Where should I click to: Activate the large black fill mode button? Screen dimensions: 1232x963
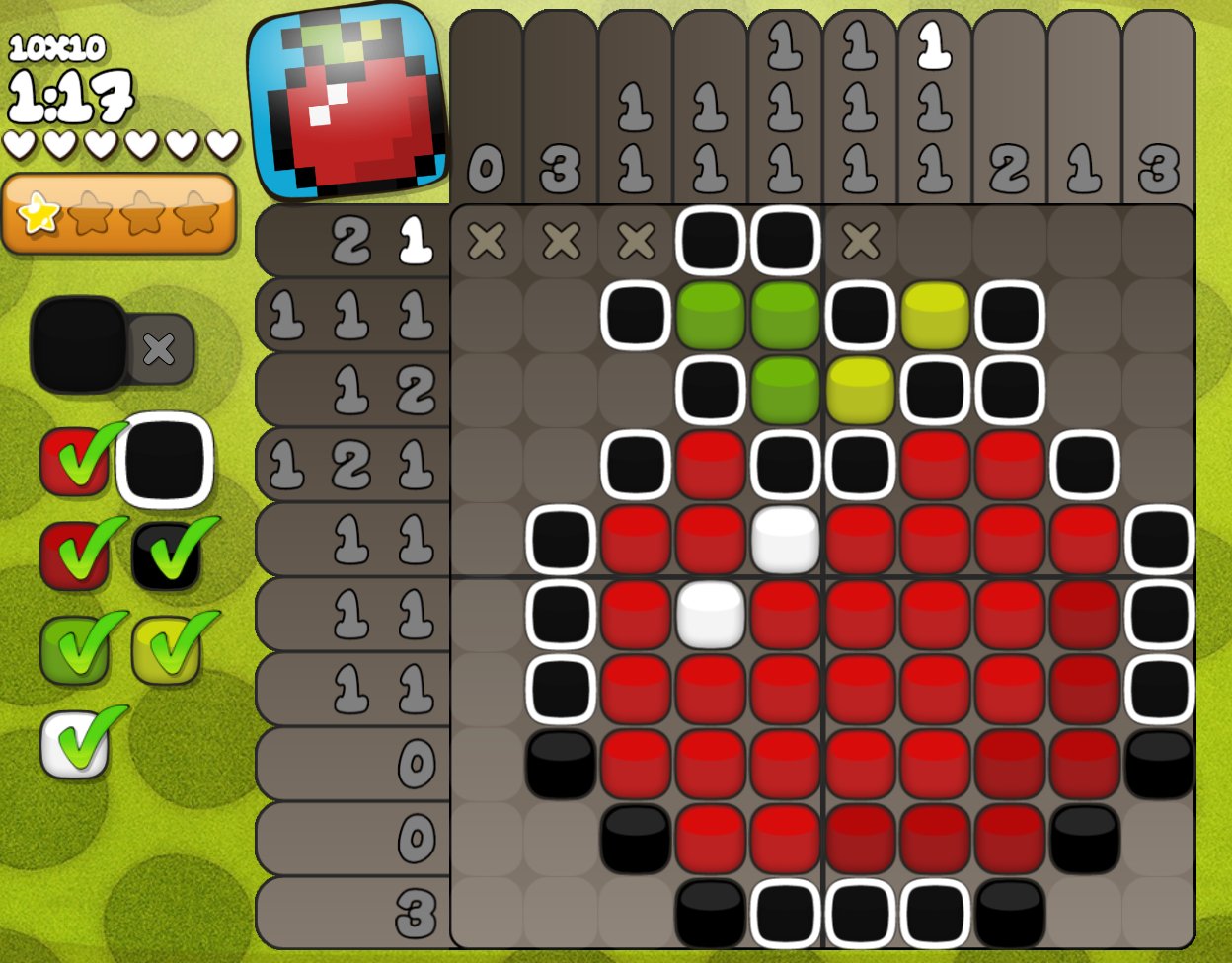[x=79, y=345]
